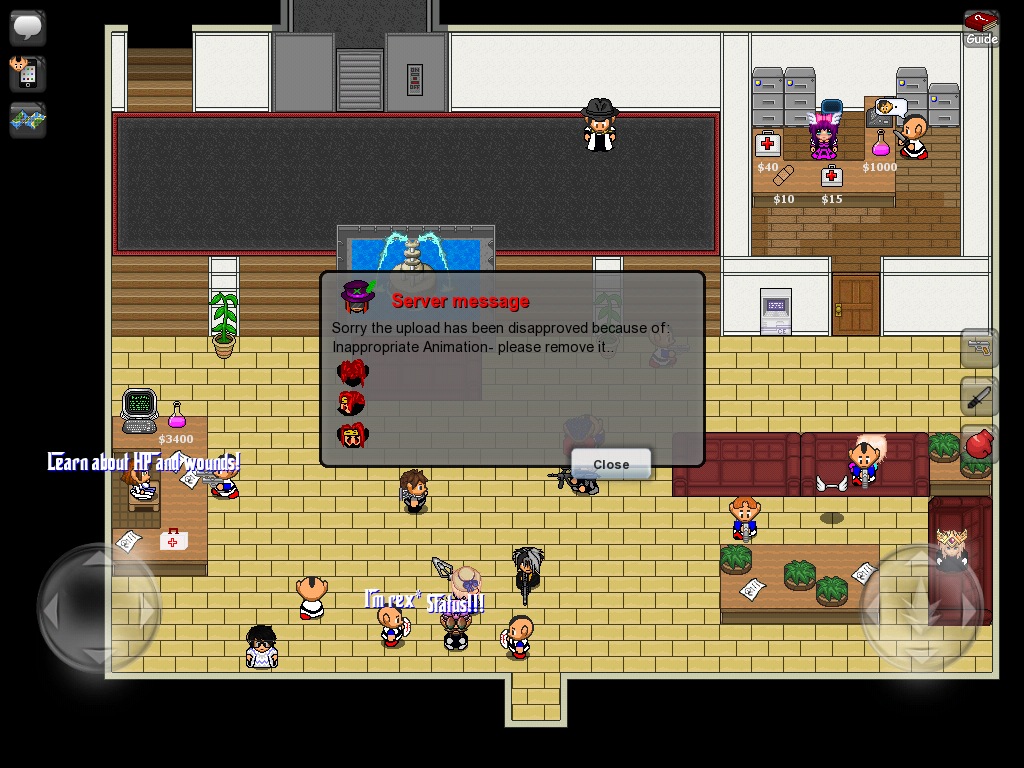Tap the right action joystick
The height and width of the screenshot is (768, 1024).
pyautogui.click(x=922, y=607)
